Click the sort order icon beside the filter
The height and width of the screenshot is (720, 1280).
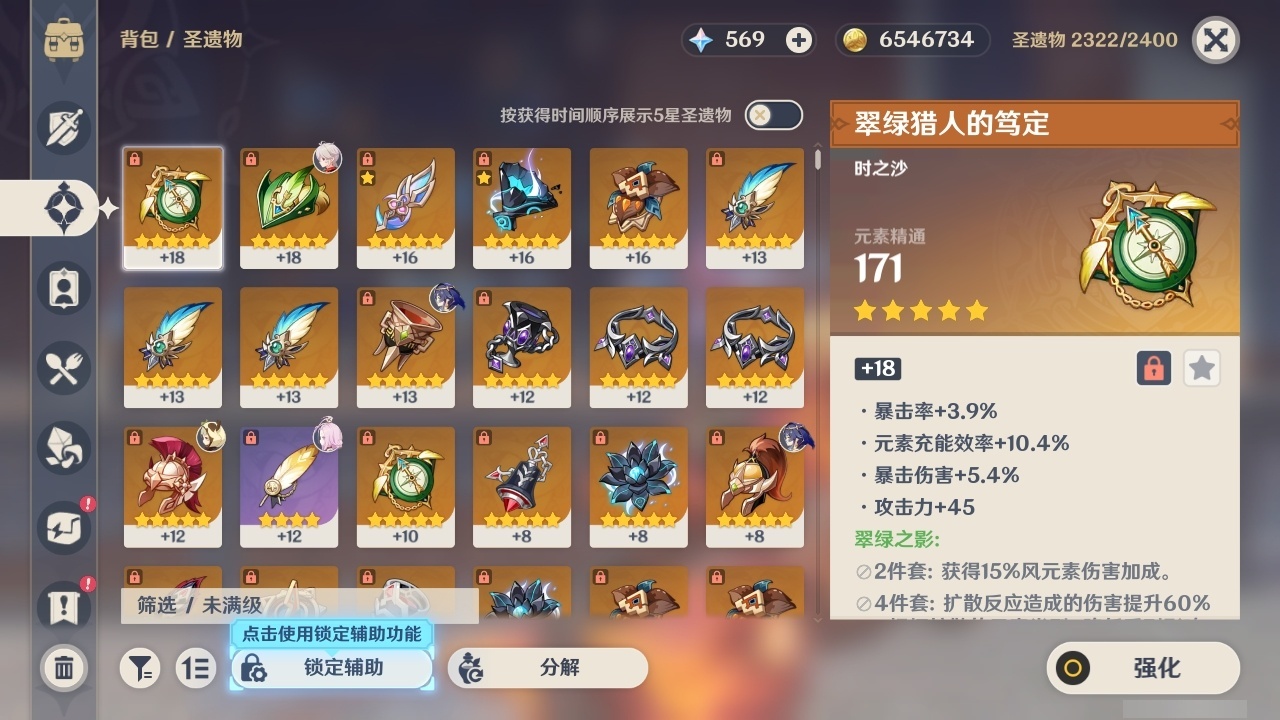(x=196, y=668)
